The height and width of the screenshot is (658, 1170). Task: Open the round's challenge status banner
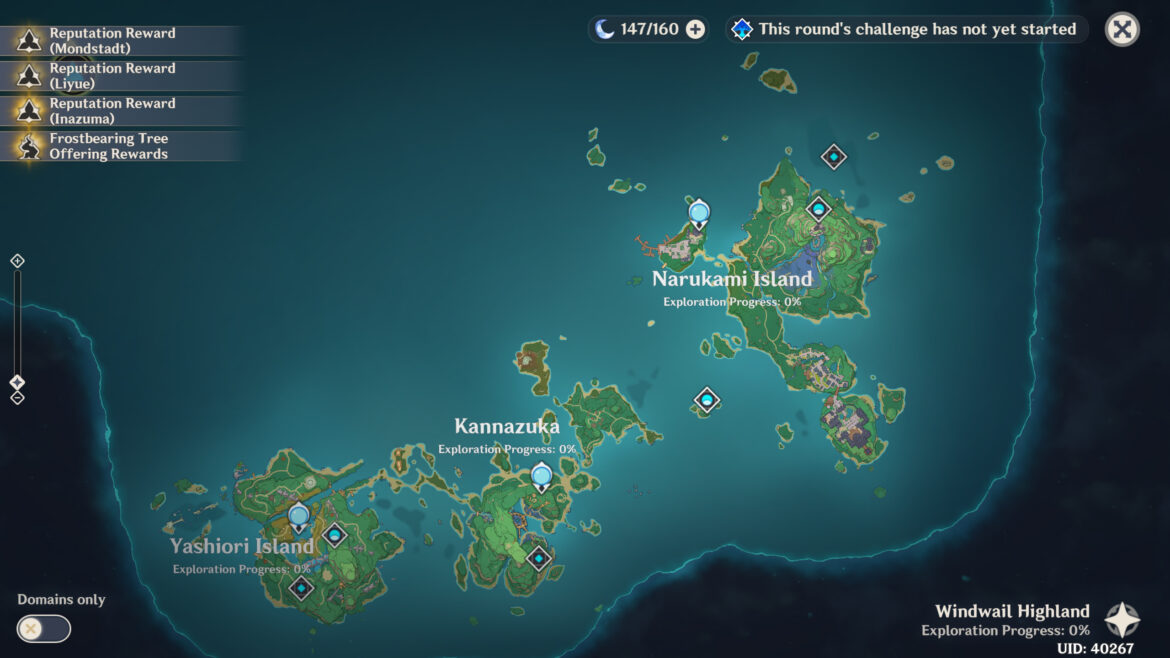[906, 29]
